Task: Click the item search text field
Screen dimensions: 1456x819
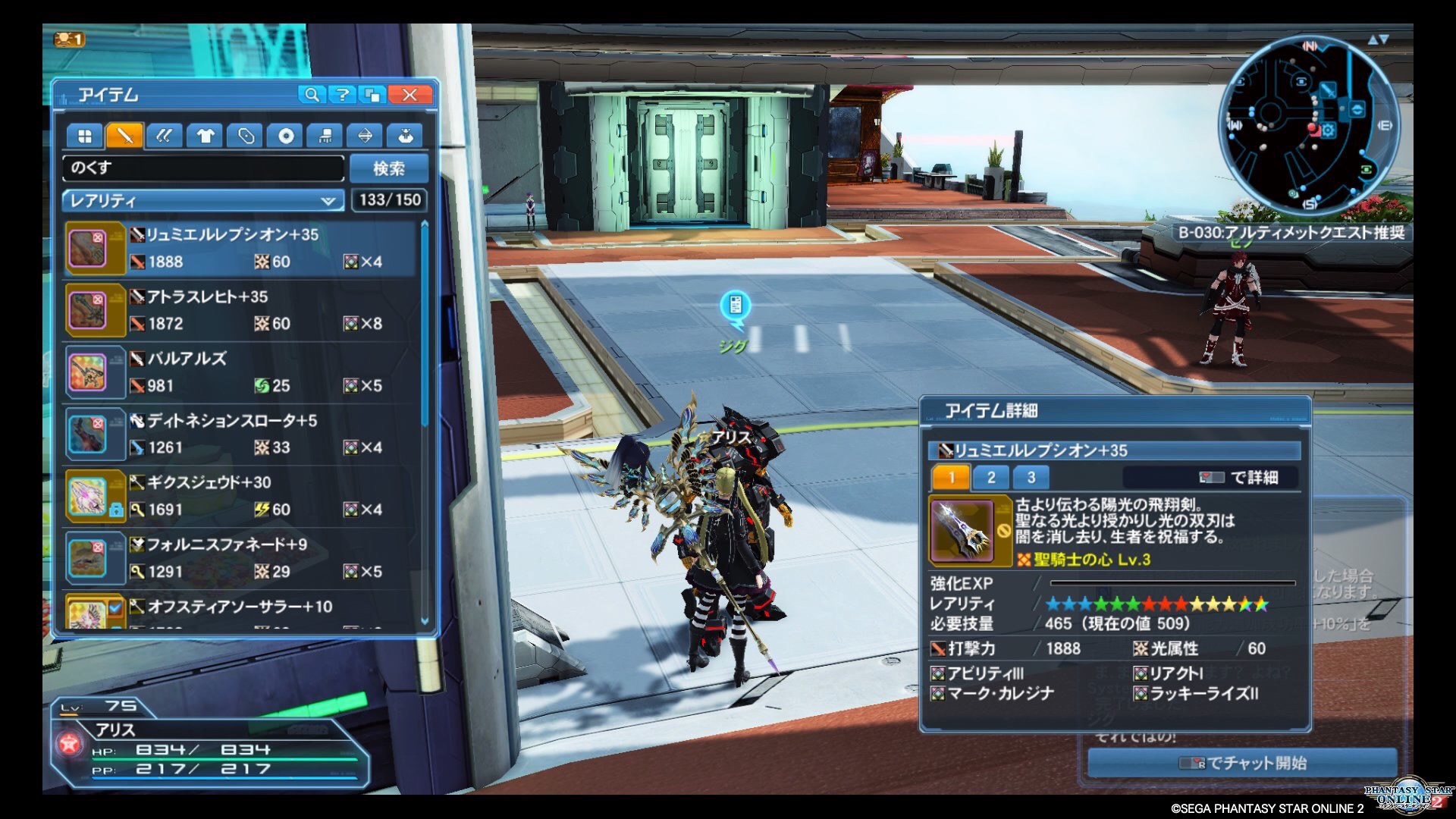Action: [203, 168]
